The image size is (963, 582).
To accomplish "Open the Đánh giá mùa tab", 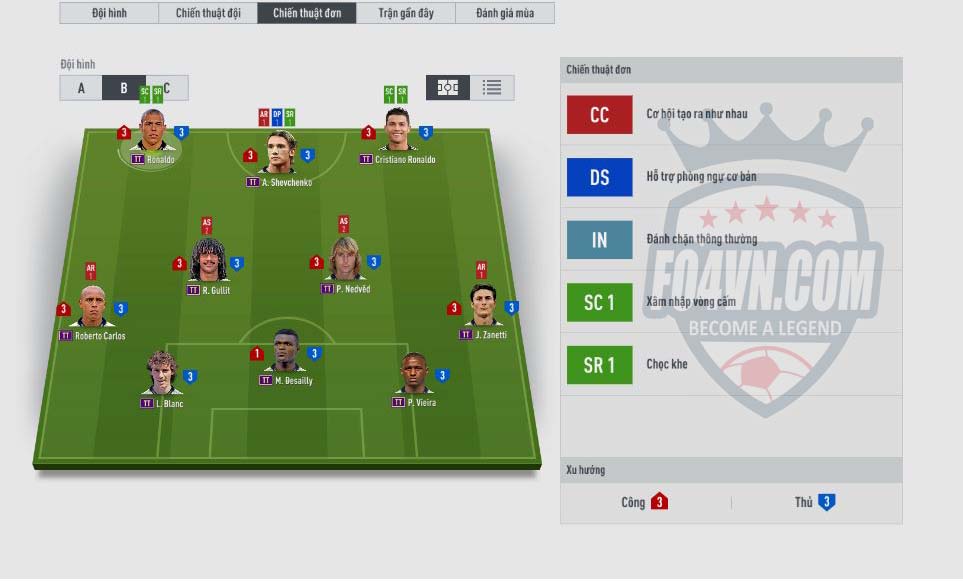I will [x=504, y=13].
